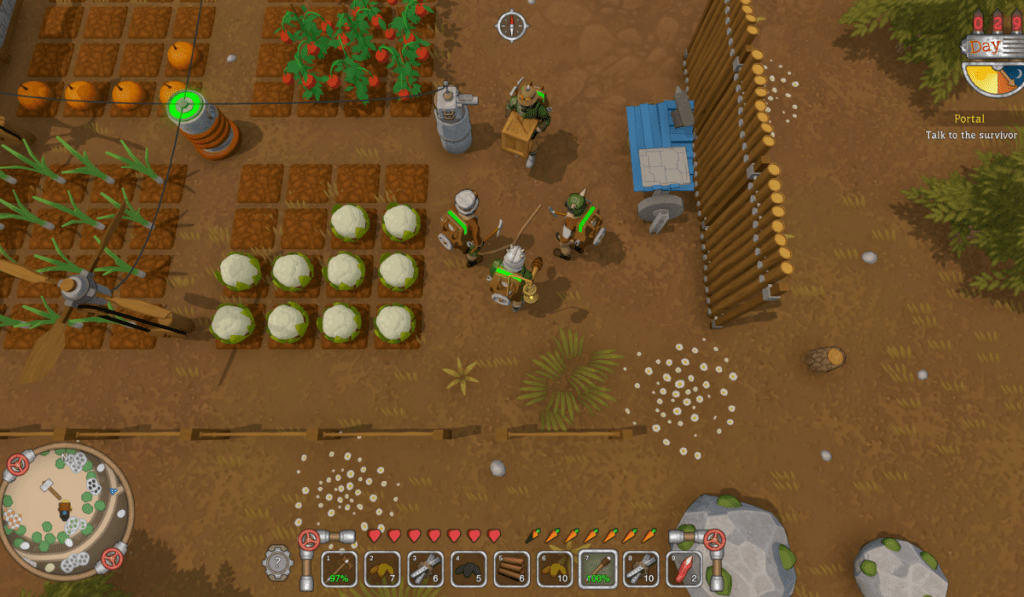The image size is (1024, 597).
Task: Open the question mark gear help button
Action: coord(279,562)
